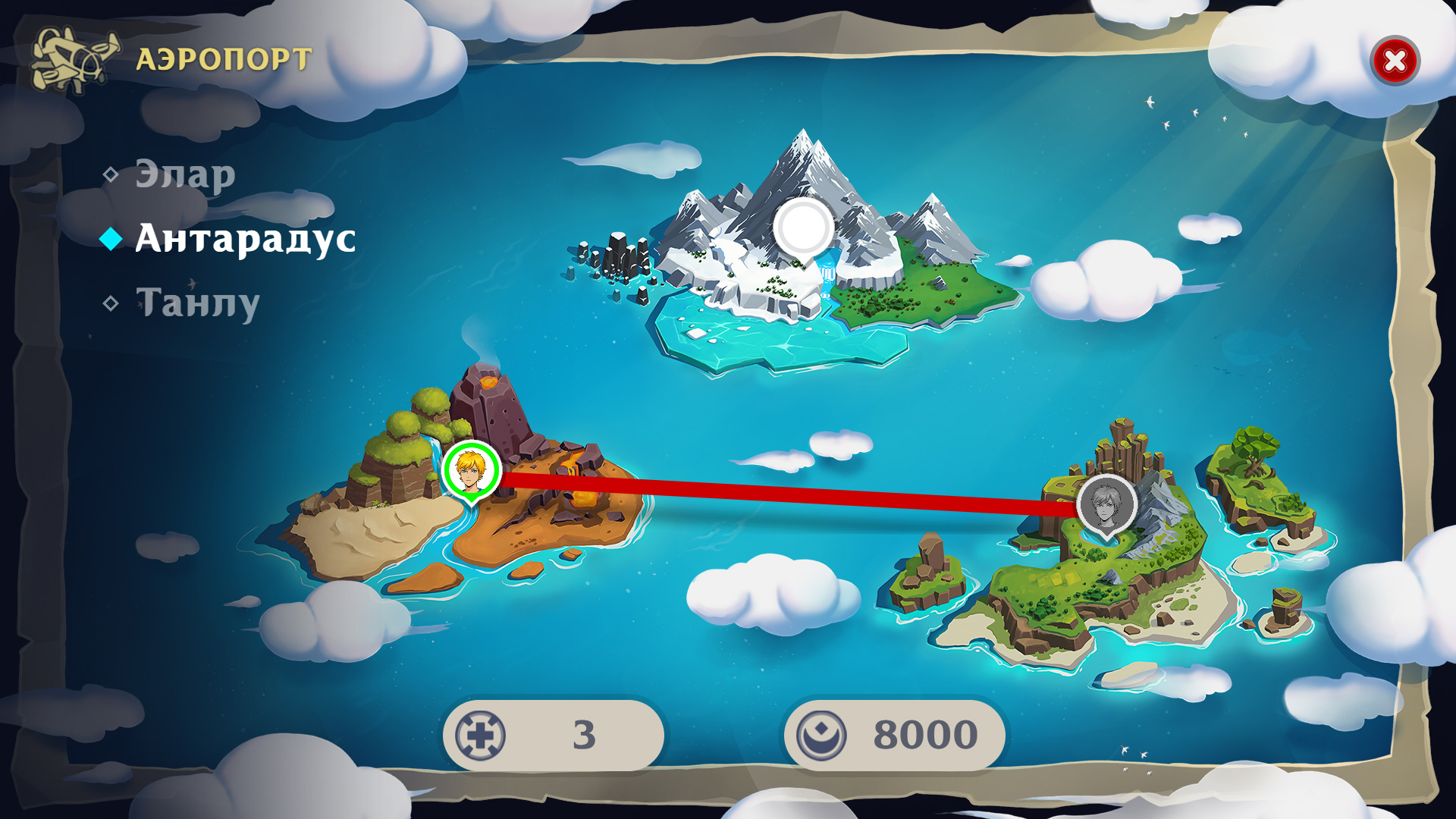Click the blond hero marker on the volcano island
Viewport: 1456px width, 819px height.
point(471,470)
